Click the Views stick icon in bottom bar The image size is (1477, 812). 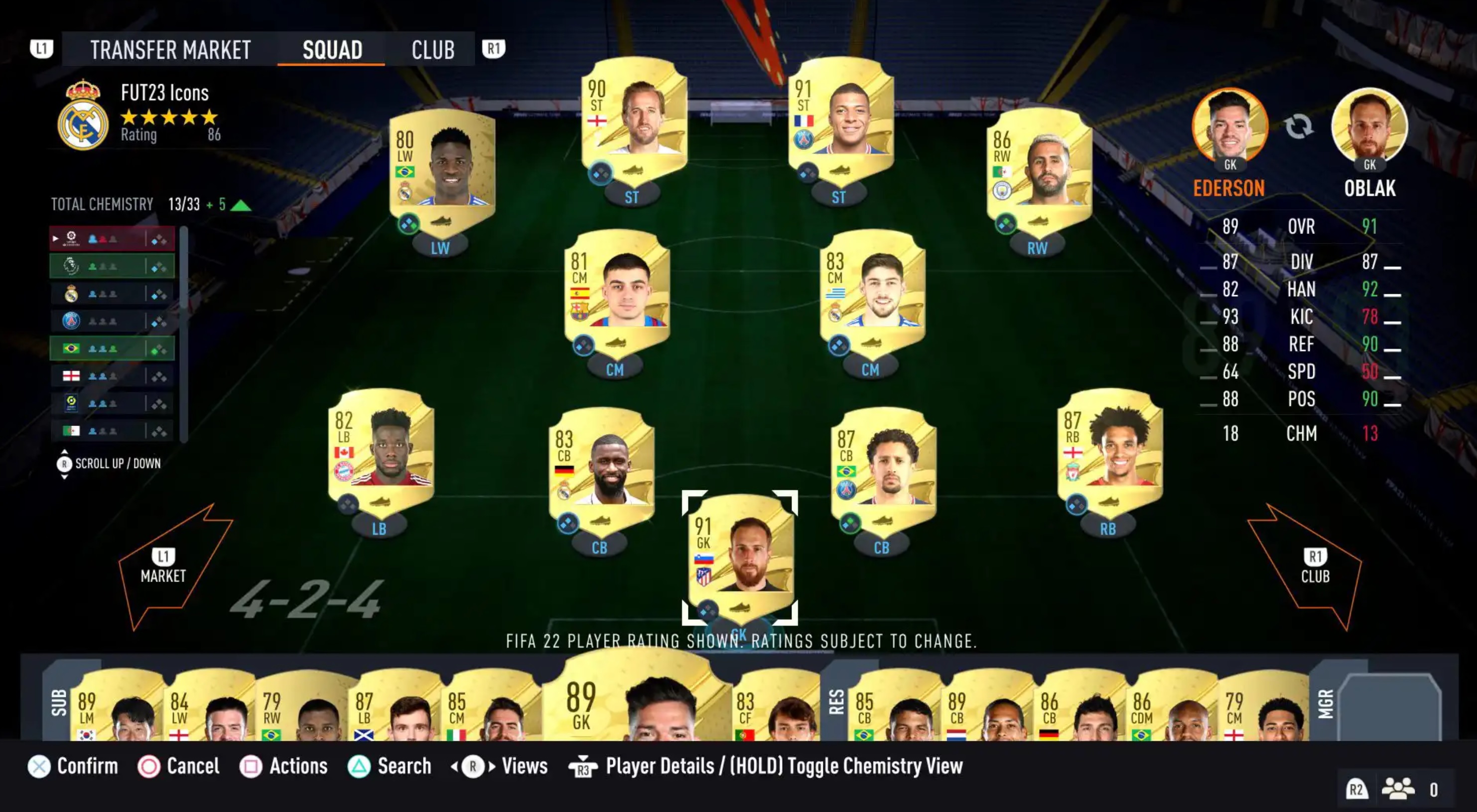474,766
